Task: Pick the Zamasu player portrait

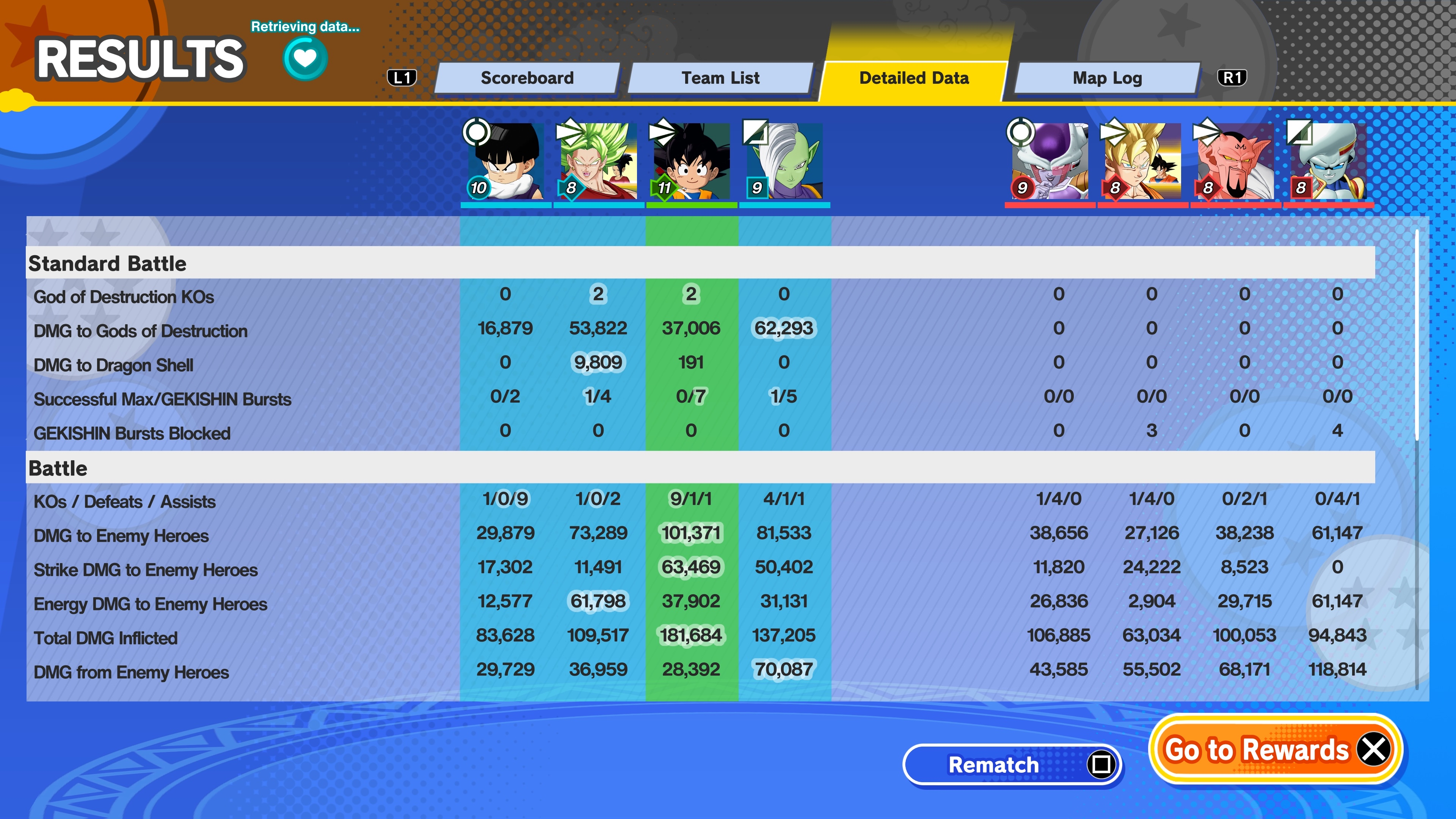Action: pos(784,162)
